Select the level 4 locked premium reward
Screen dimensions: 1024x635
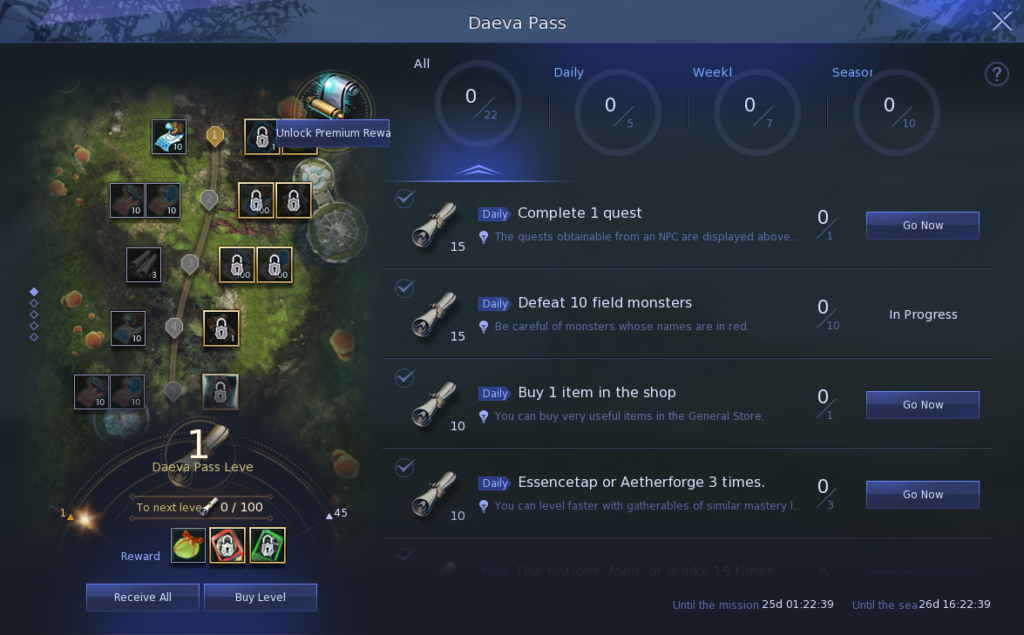pos(221,328)
